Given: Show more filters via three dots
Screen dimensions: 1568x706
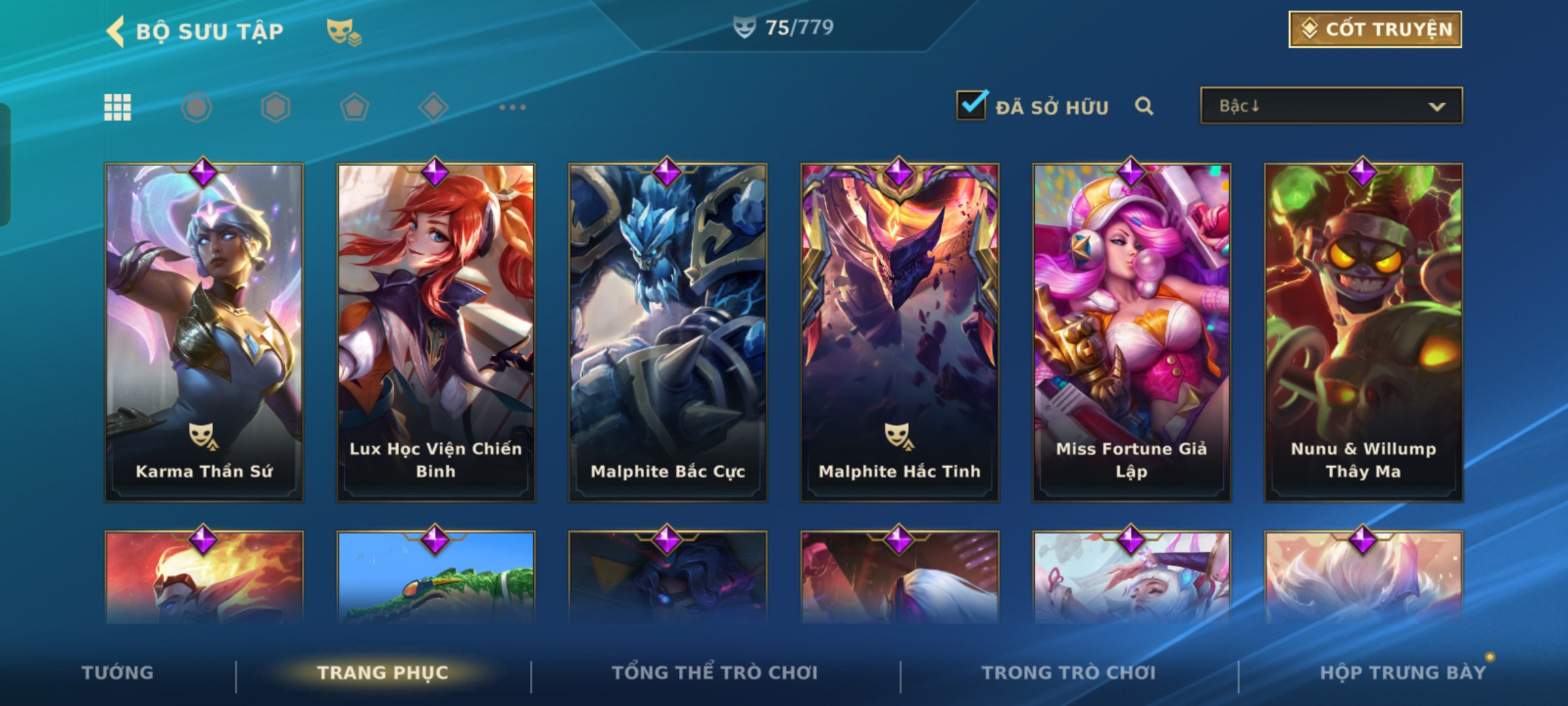Looking at the screenshot, I should tap(512, 107).
